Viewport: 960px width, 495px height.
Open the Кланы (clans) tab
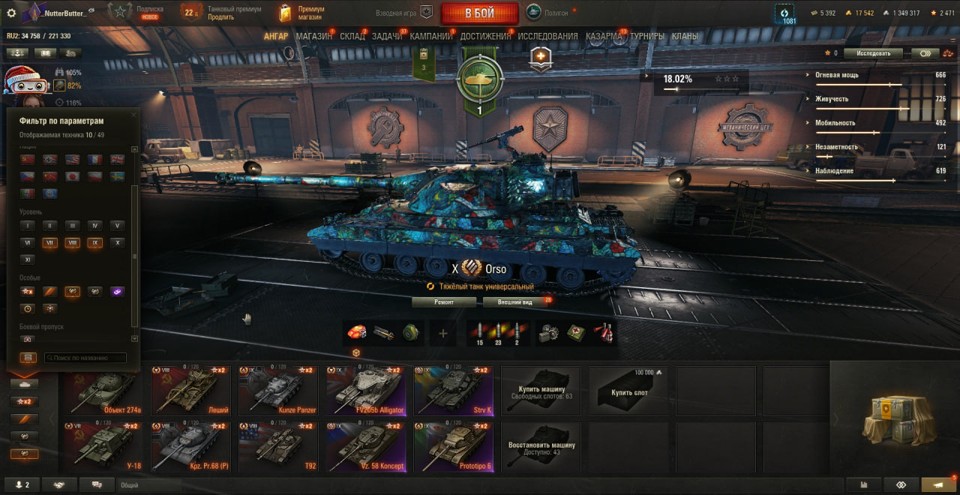coord(685,36)
